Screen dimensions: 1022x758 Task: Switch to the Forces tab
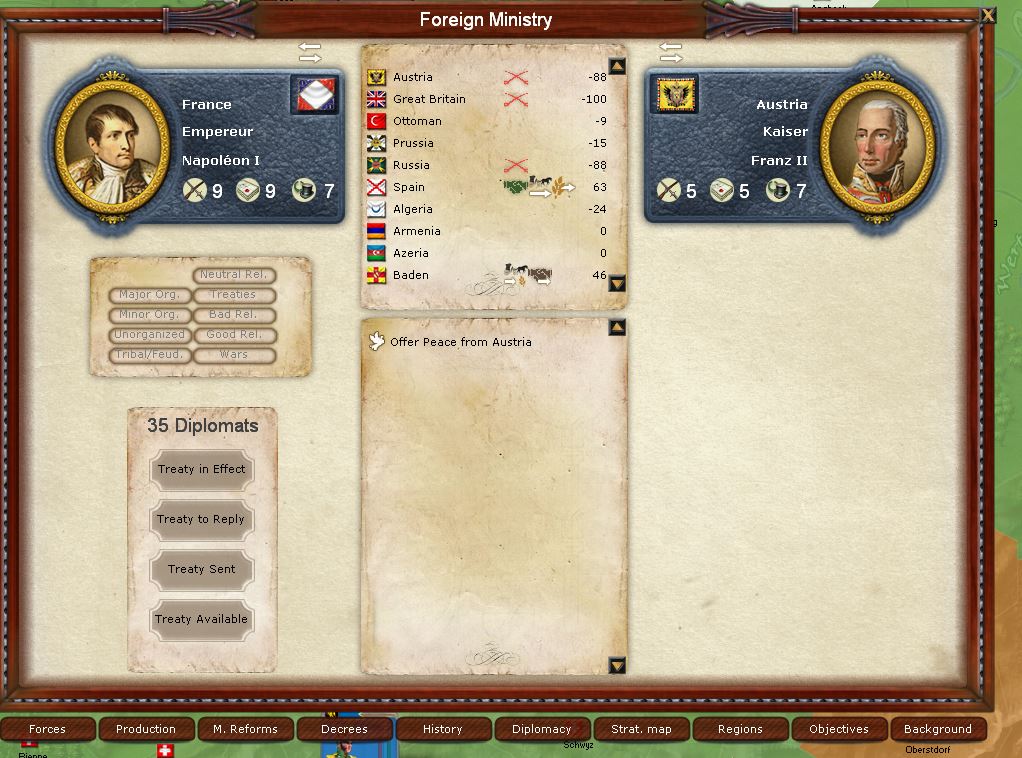pos(47,729)
